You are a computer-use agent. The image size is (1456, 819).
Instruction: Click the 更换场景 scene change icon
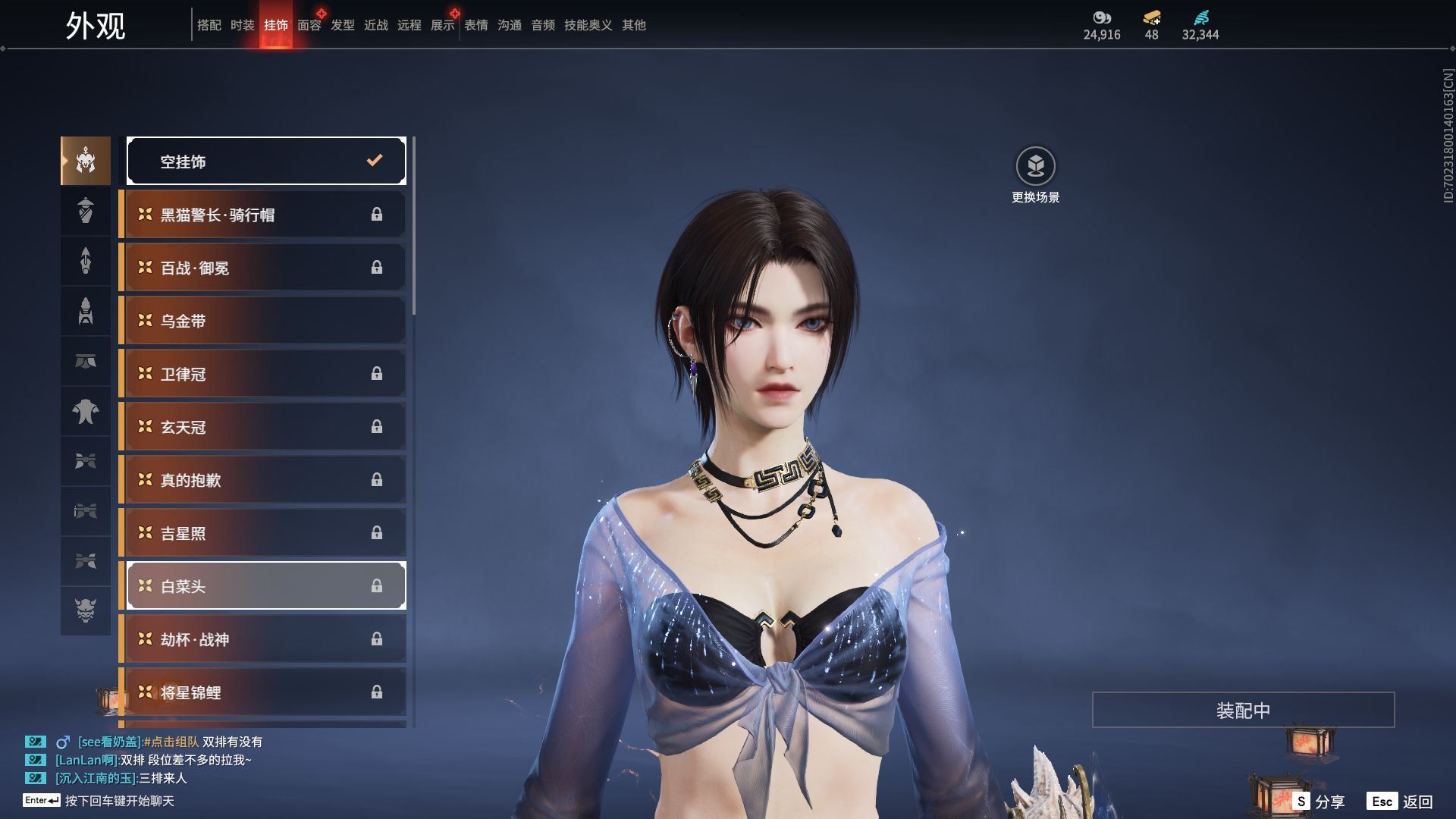point(1035,166)
